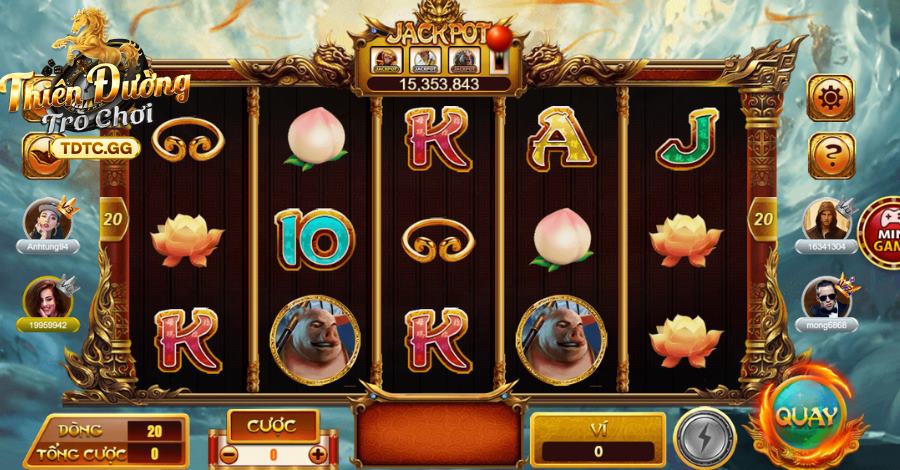Image resolution: width=900 pixels, height=470 pixels.
Task: Select the left 20 payline marker
Action: tap(111, 216)
